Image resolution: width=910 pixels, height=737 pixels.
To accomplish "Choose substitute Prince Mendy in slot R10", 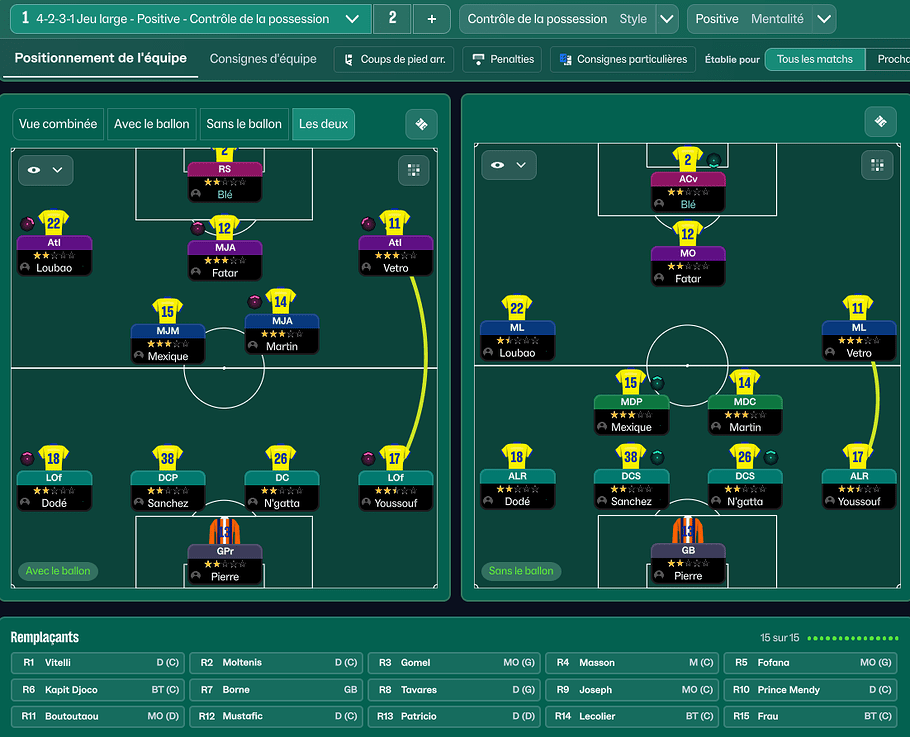I will click(809, 690).
